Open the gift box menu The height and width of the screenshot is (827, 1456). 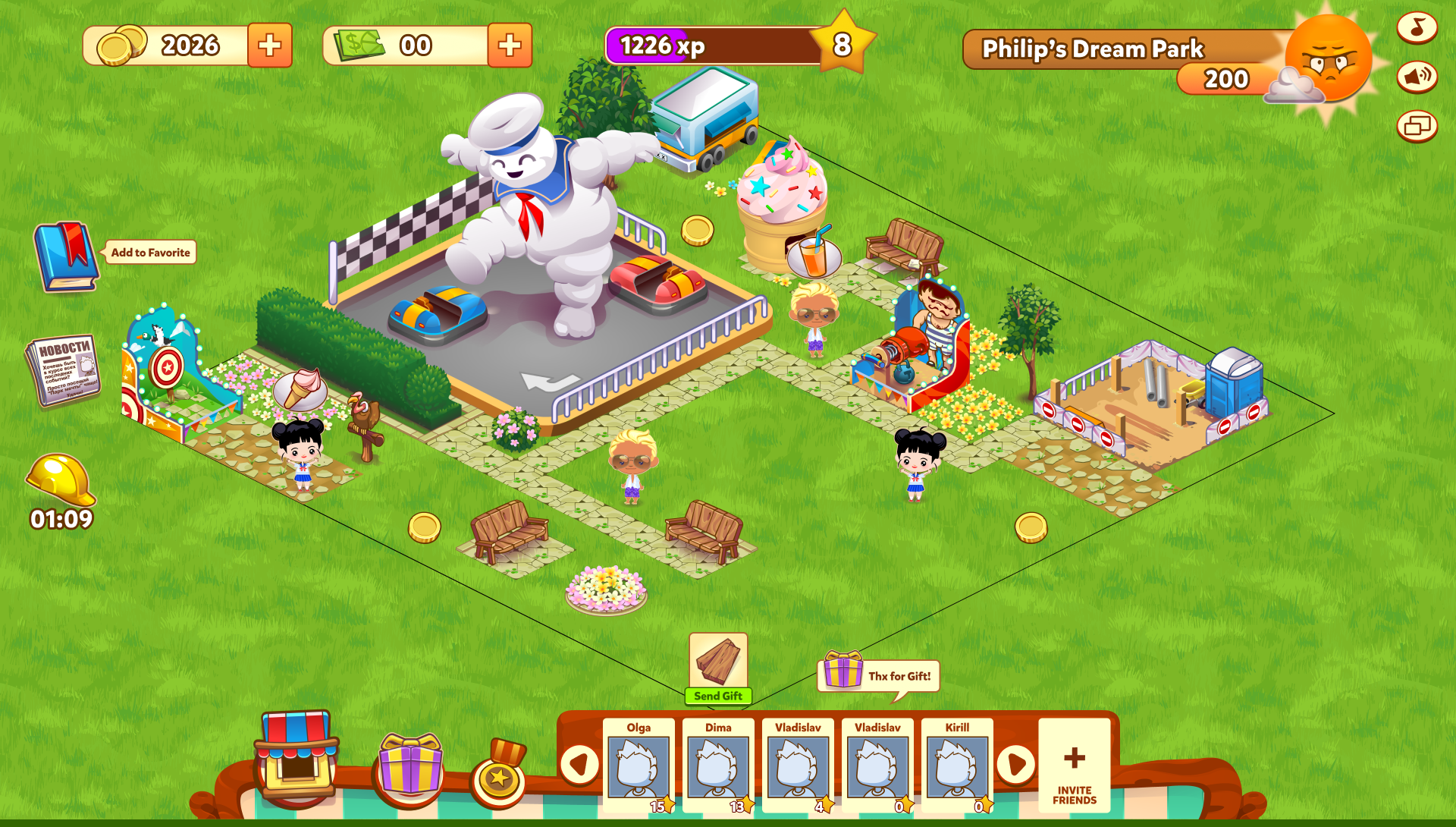pyautogui.click(x=410, y=765)
